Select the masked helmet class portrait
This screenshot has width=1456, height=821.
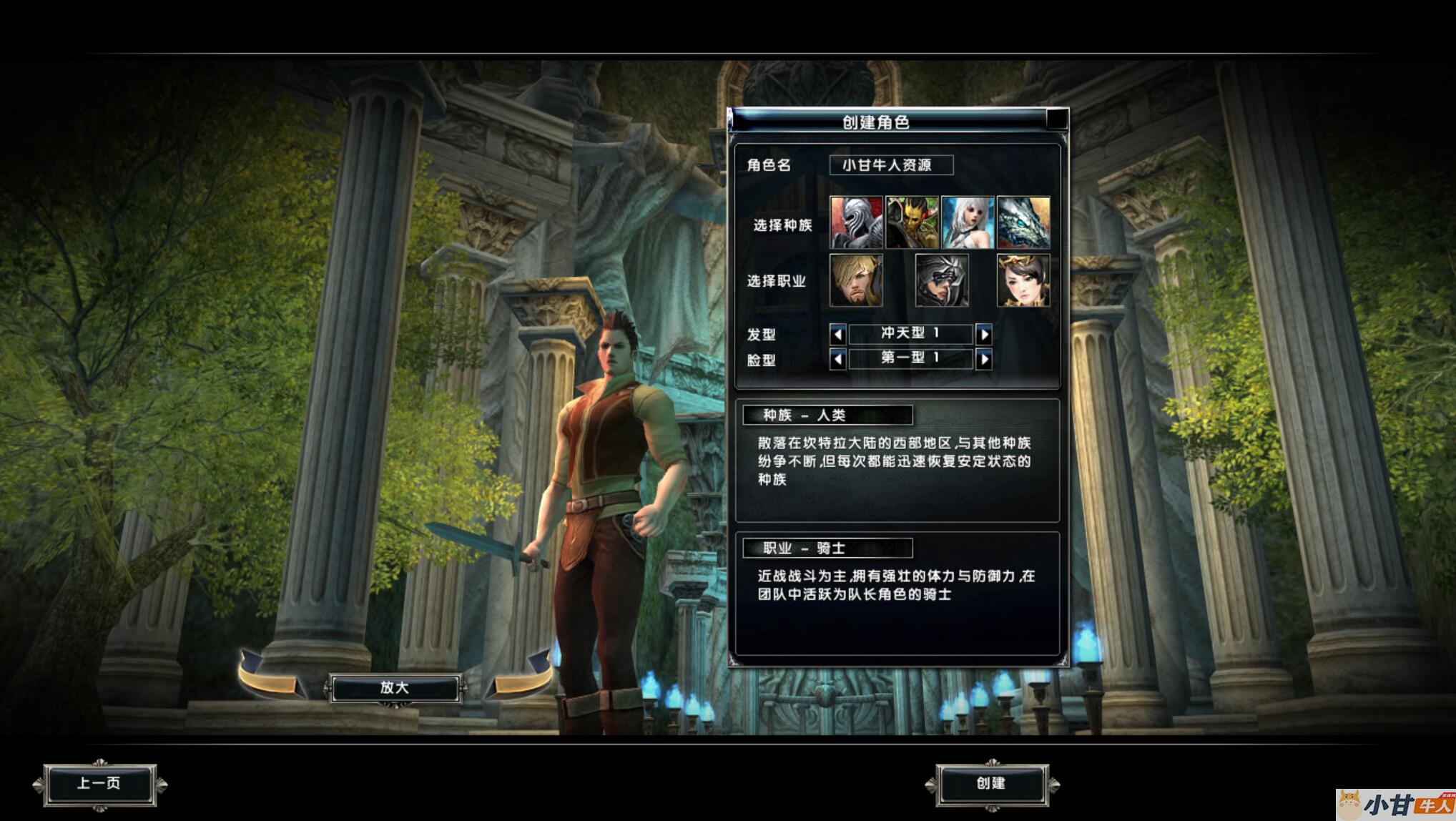[x=941, y=280]
